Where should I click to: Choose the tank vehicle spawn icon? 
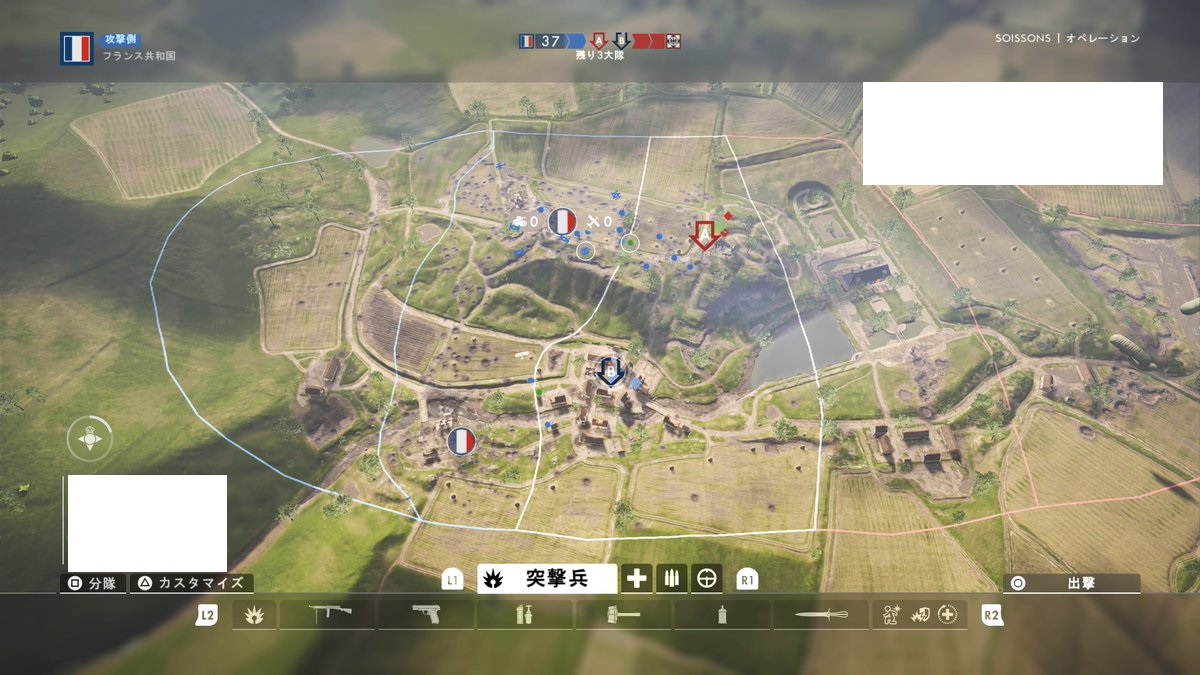(520, 222)
